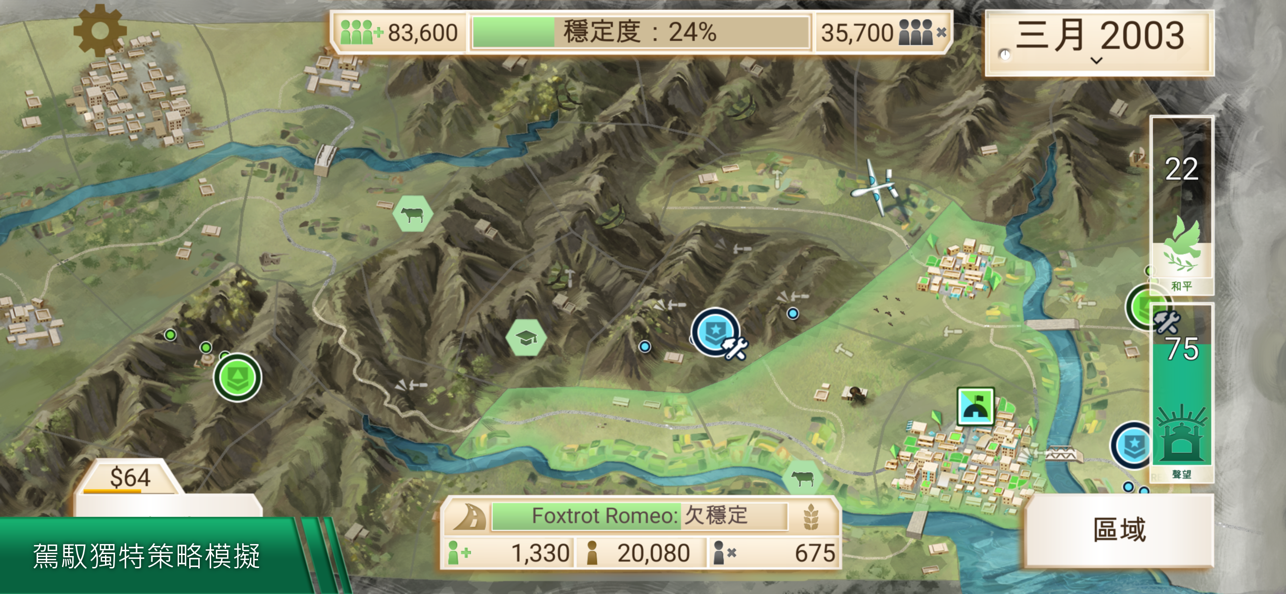This screenshot has width=1286, height=594.
Task: Tap the graduation cap hexagon bubble
Action: [x=526, y=339]
